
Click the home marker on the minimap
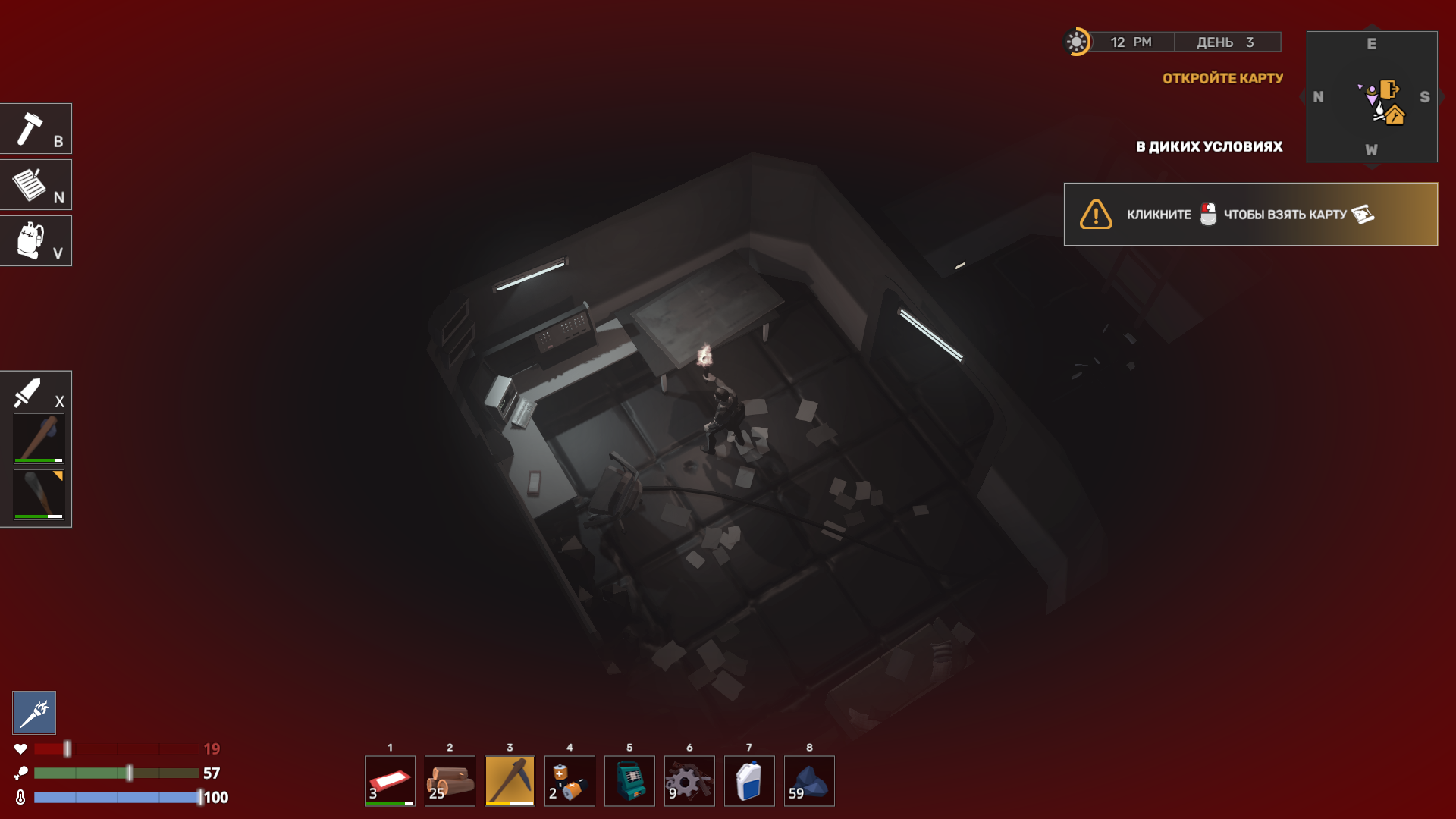click(1395, 115)
